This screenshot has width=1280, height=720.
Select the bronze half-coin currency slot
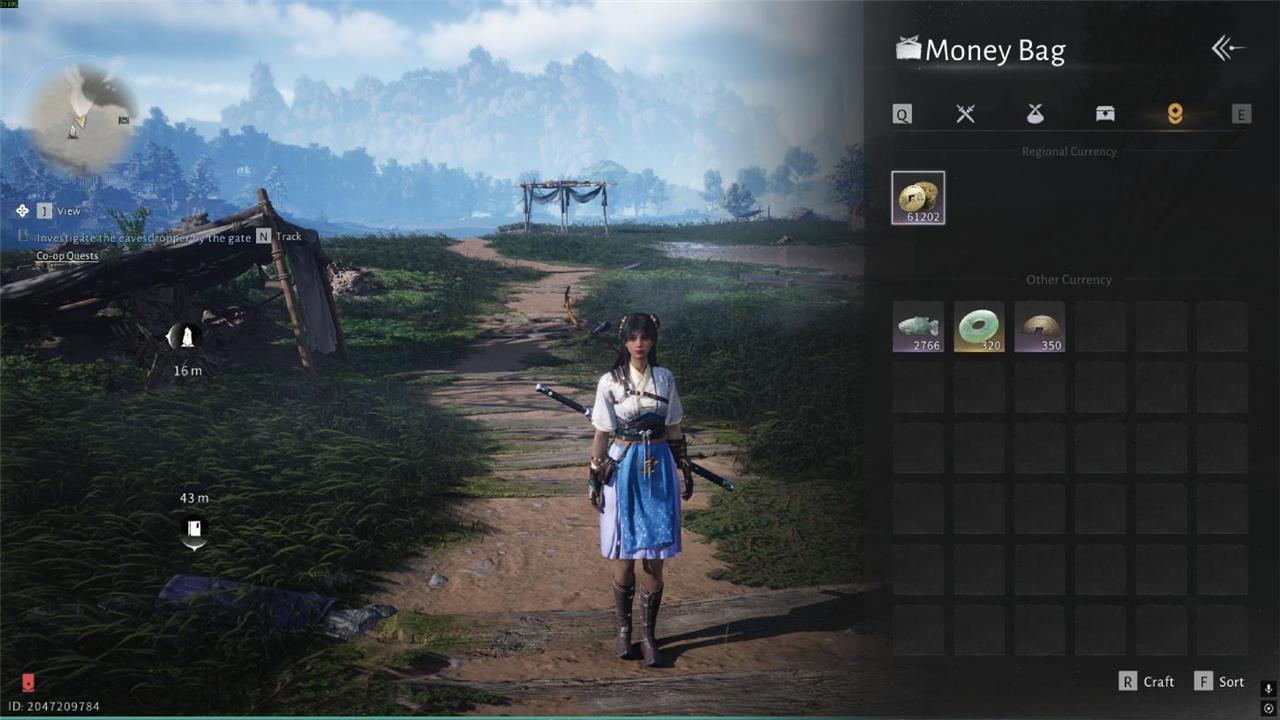[x=1040, y=327]
